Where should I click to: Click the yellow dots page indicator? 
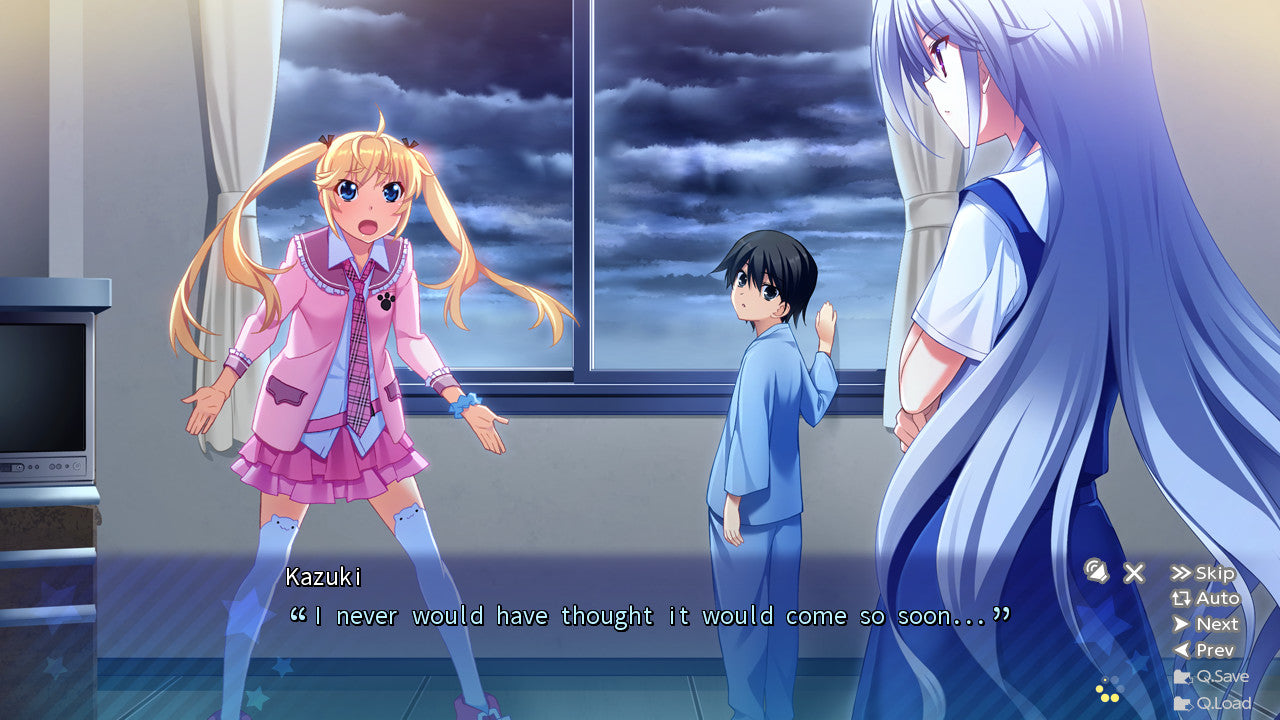pos(1110,691)
